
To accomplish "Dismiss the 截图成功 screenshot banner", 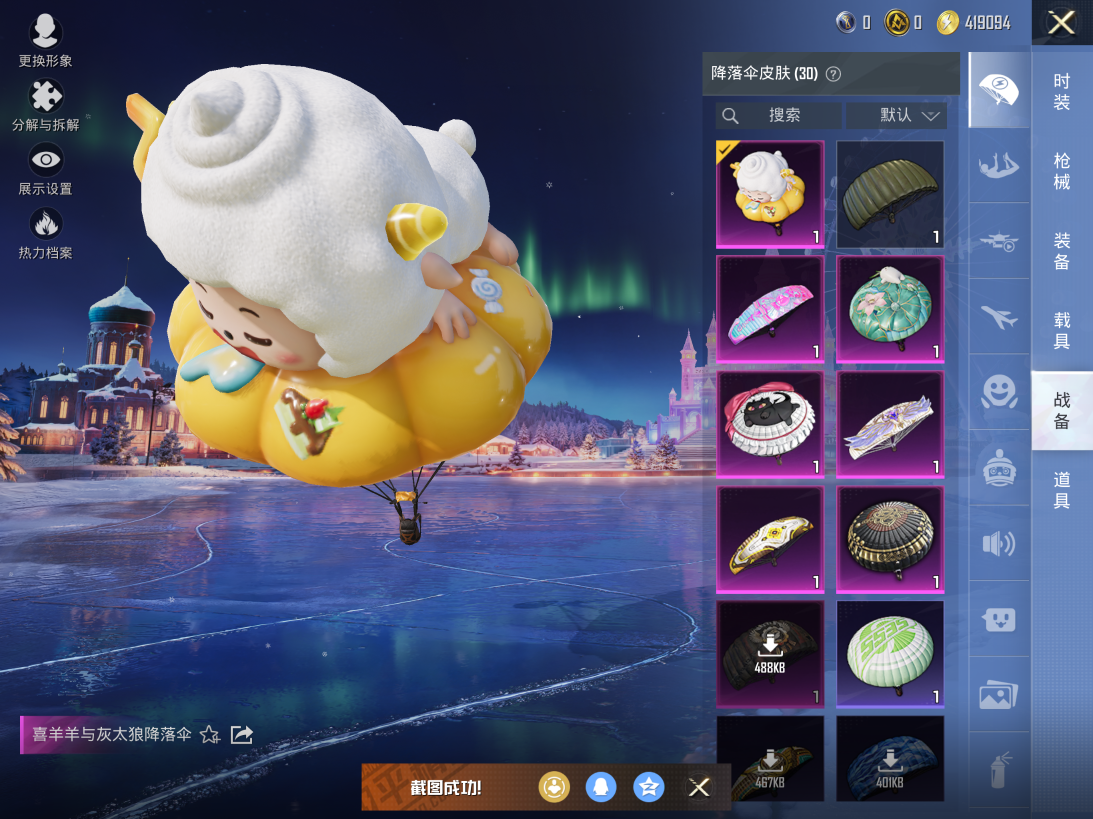I will (x=699, y=787).
